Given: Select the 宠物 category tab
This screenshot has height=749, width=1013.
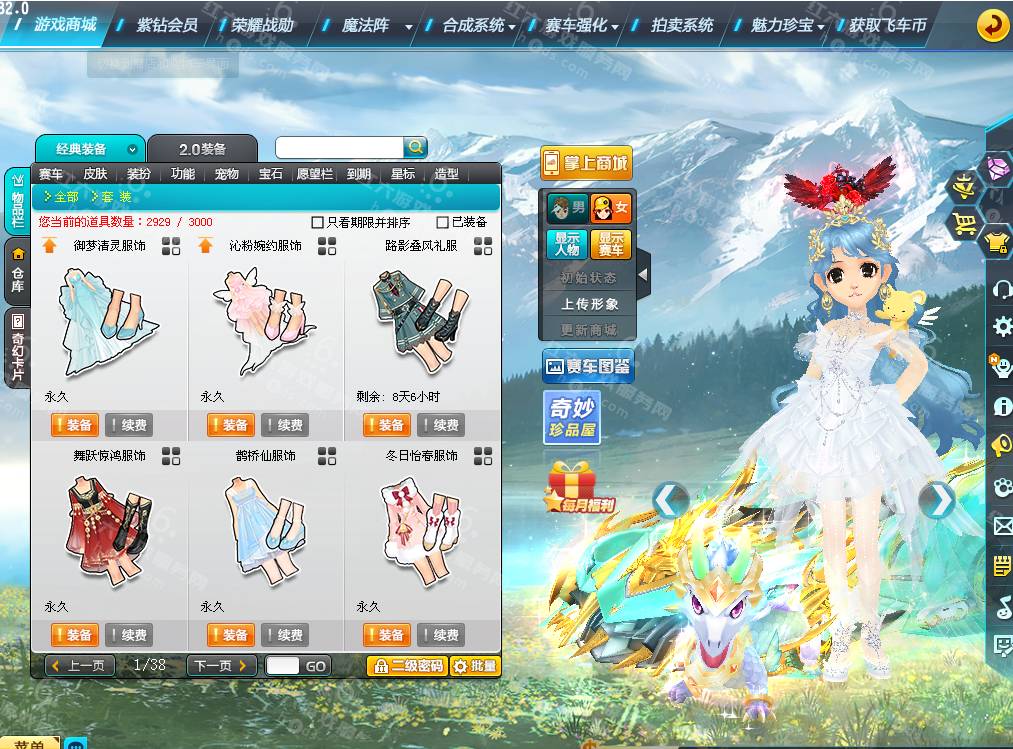Looking at the screenshot, I should pos(227,174).
